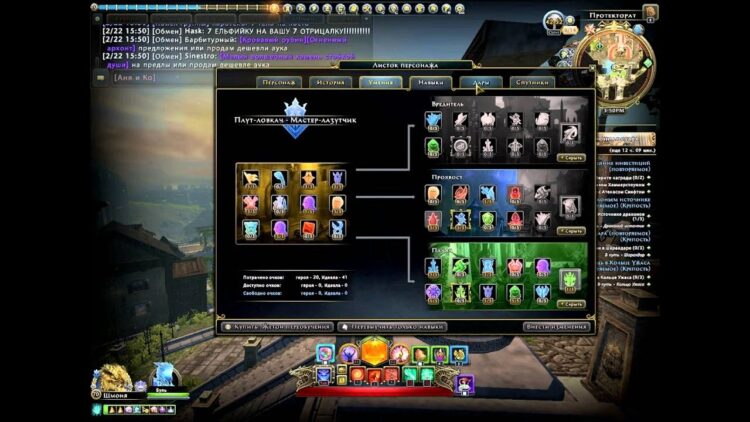Click Переобучить только навыки button
750x422 pixels.
click(x=393, y=326)
